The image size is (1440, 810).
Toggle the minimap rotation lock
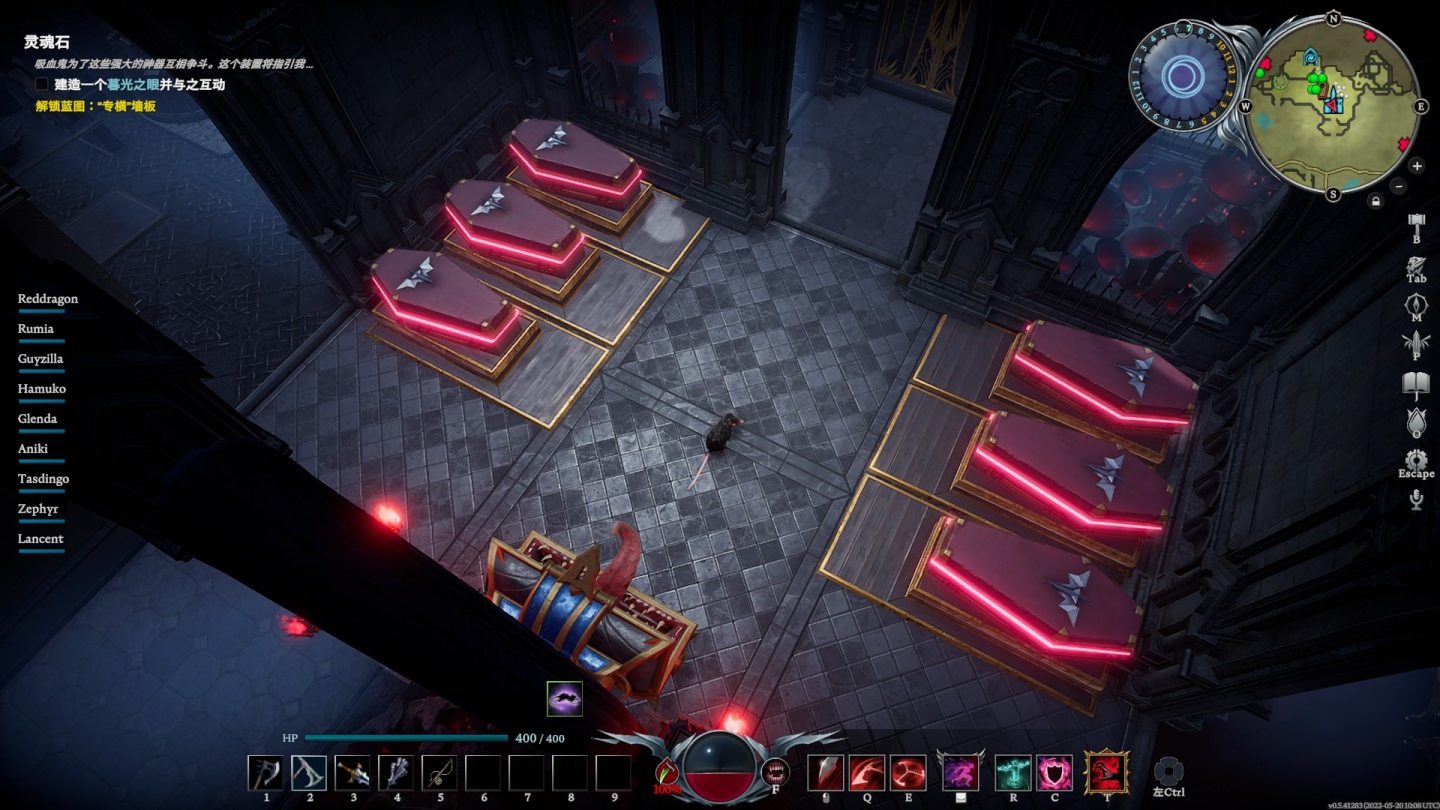(x=1376, y=201)
